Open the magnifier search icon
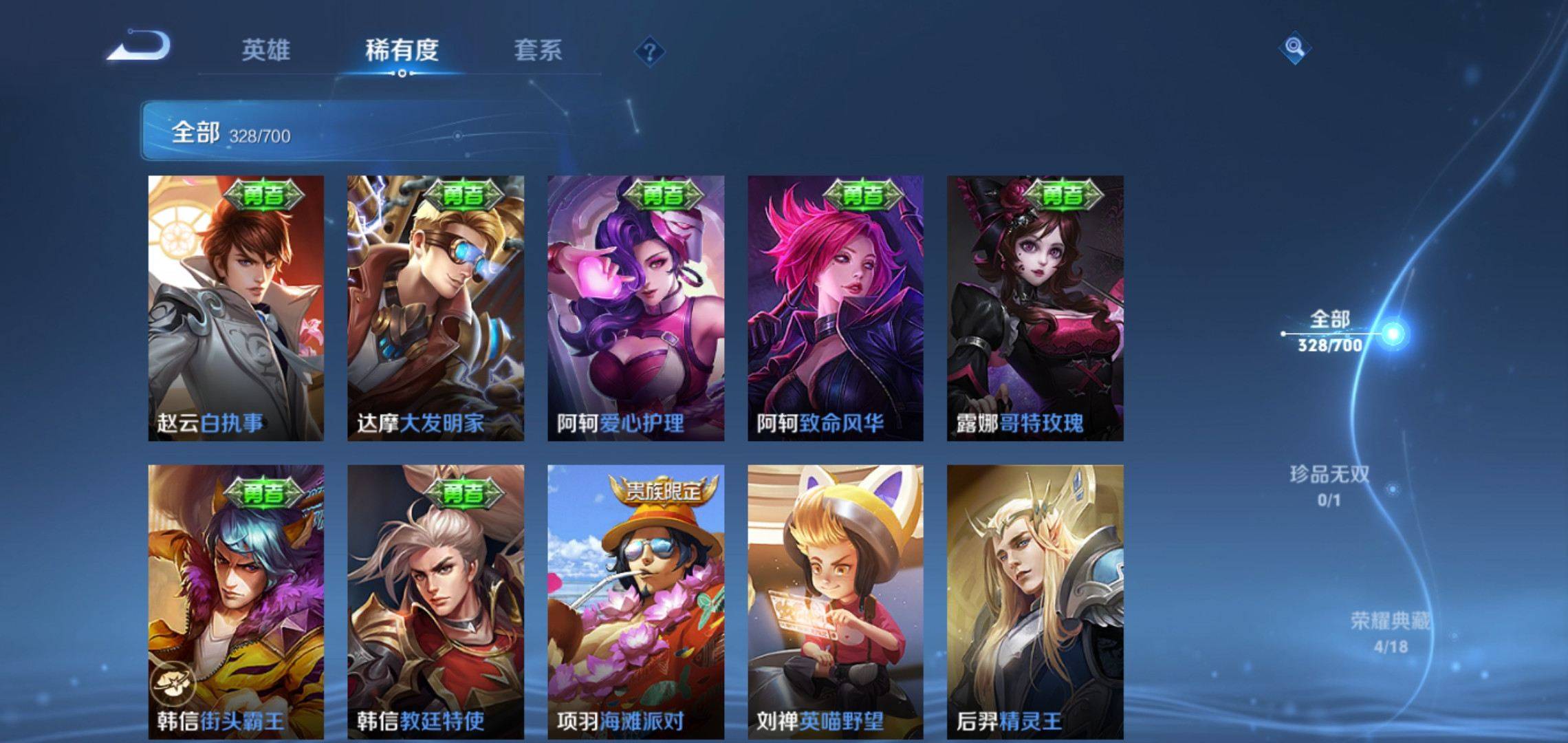The height and width of the screenshot is (743, 1568). (1294, 47)
